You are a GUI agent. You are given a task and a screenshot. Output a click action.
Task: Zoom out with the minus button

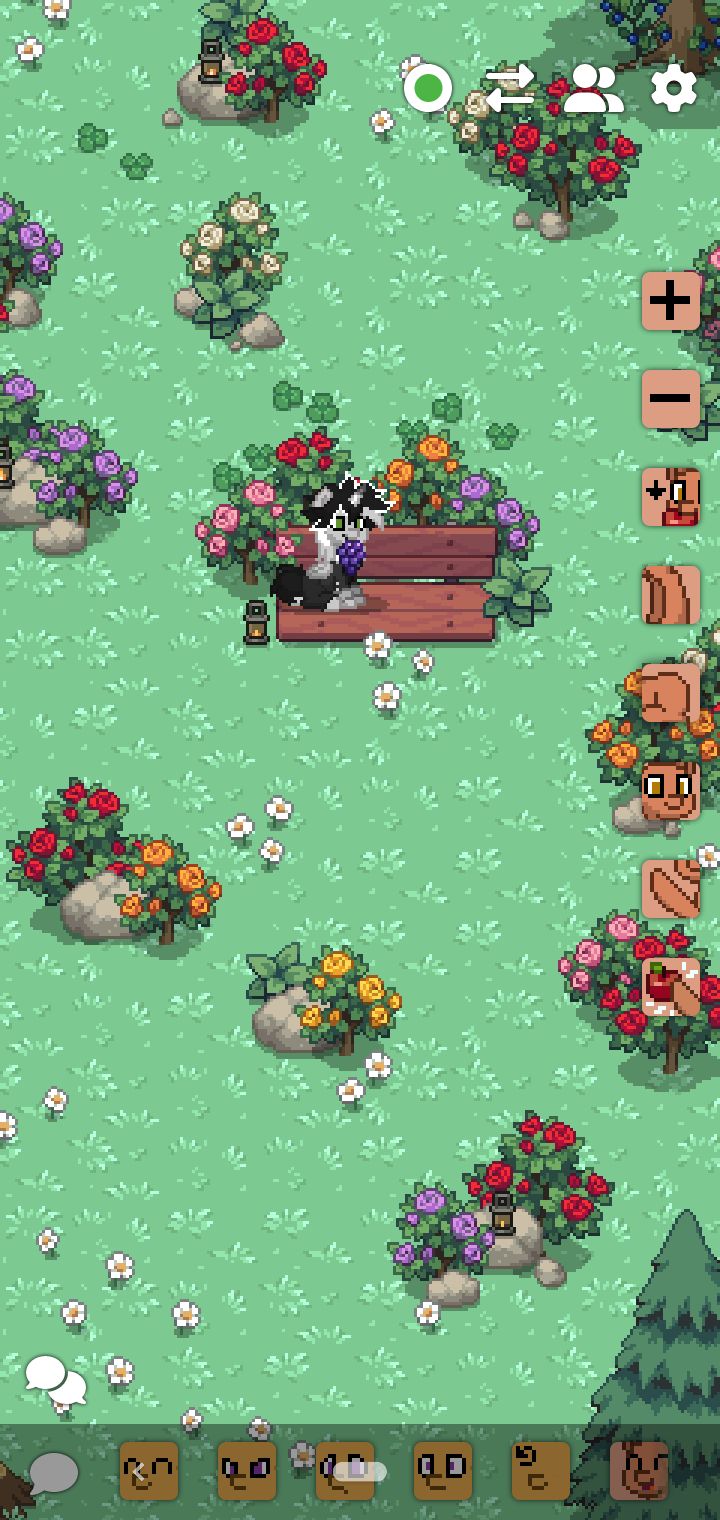(x=670, y=398)
